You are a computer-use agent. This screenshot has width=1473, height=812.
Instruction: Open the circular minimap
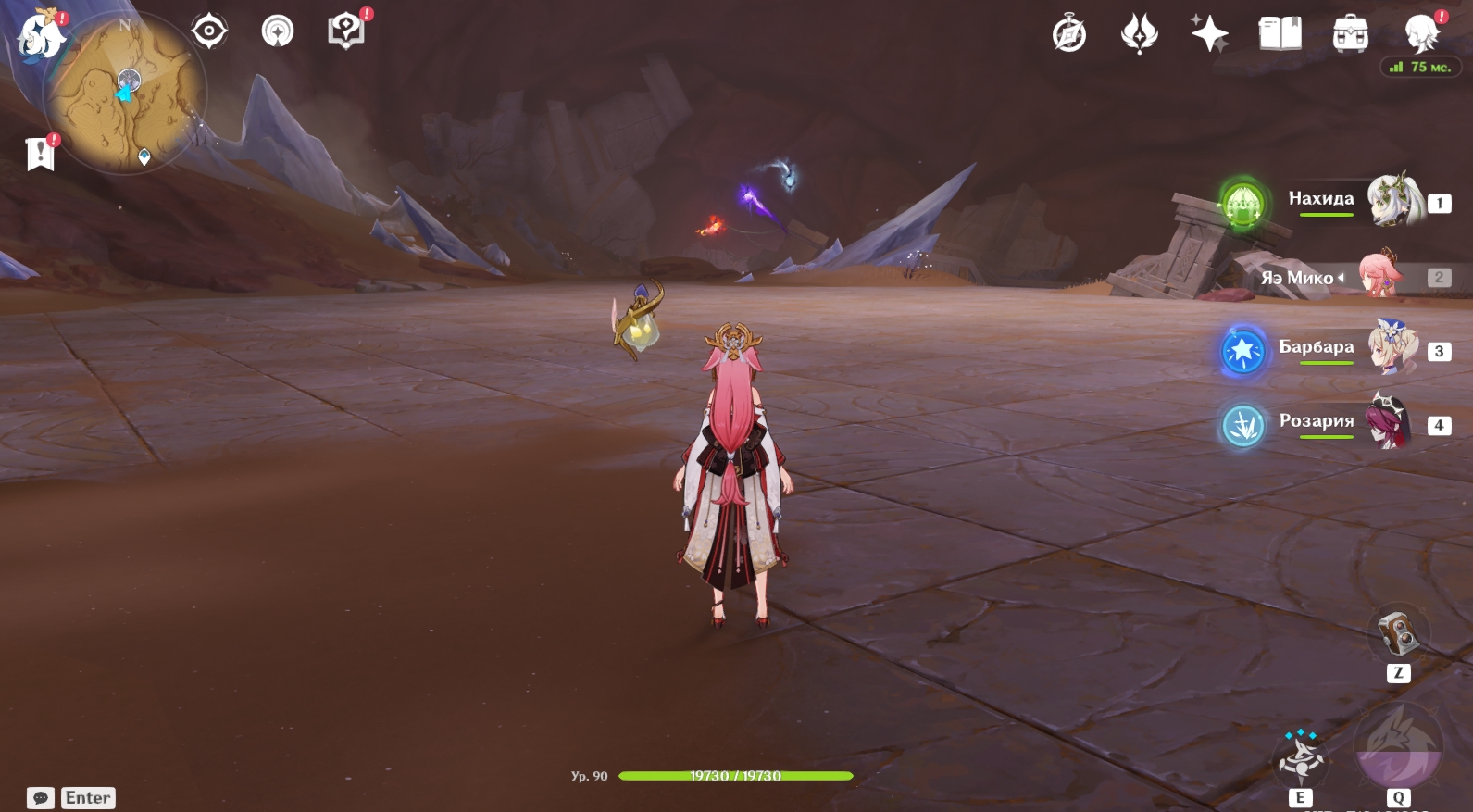coord(126,93)
